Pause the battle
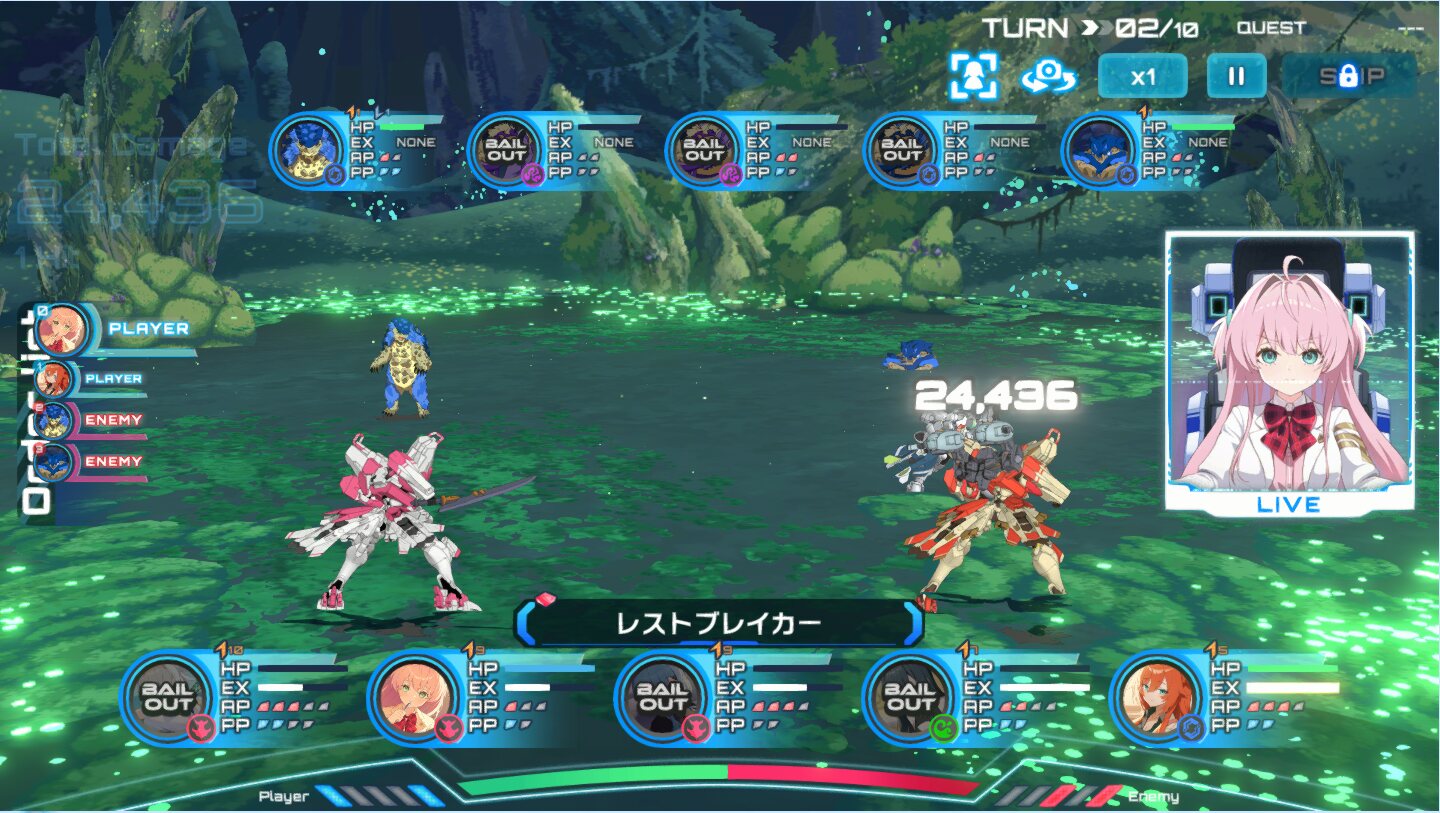This screenshot has width=1440, height=813. 1236,76
